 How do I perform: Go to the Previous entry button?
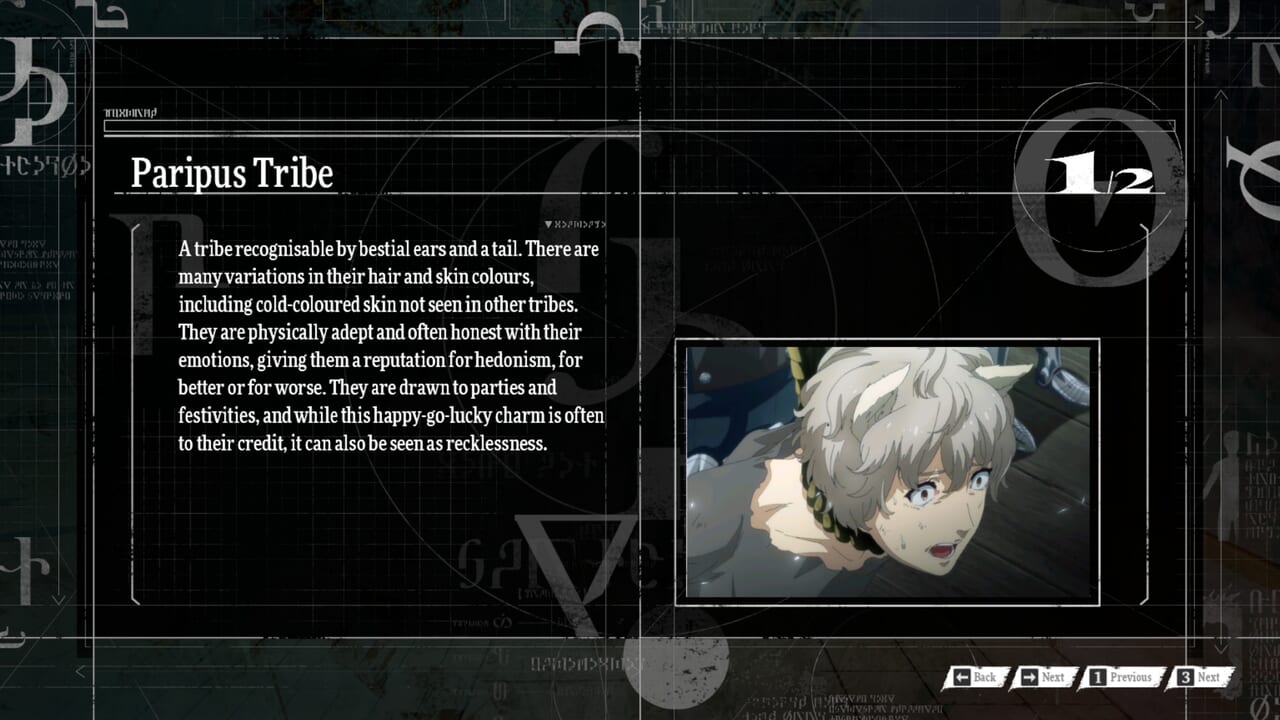click(1121, 677)
